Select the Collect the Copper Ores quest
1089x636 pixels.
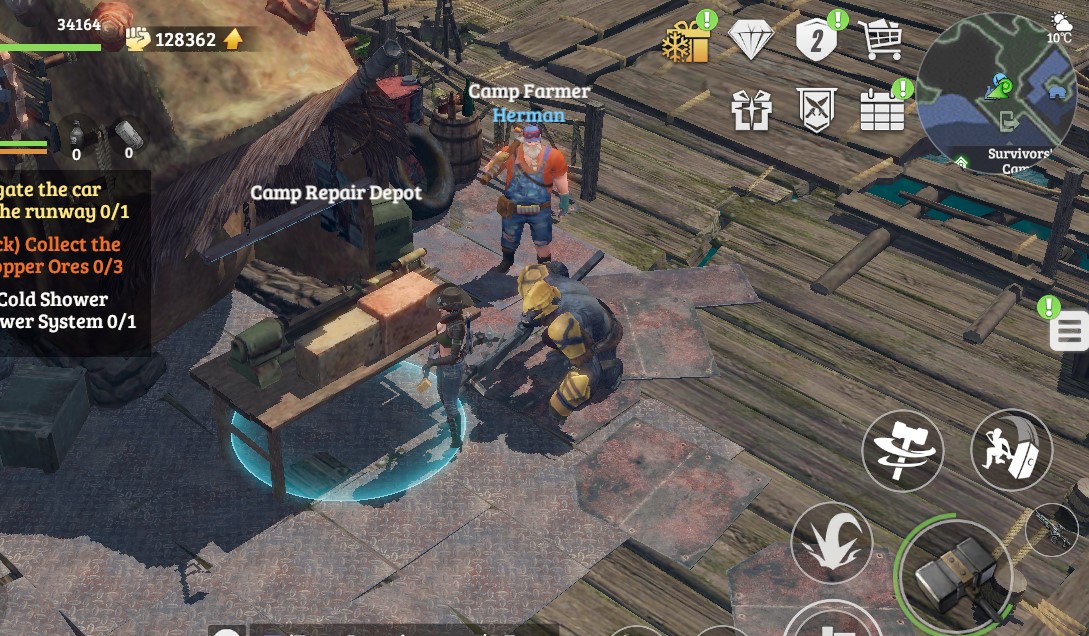62,255
